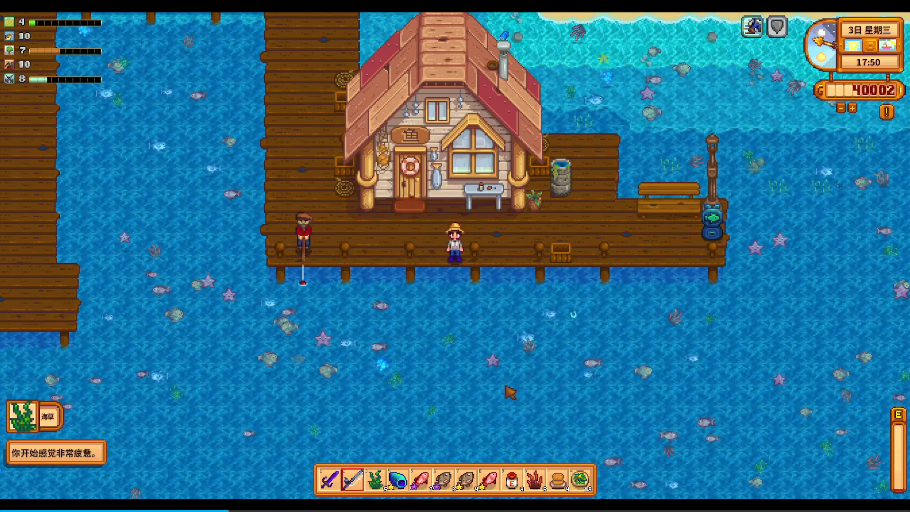Click the zoom in plus button

[853, 107]
